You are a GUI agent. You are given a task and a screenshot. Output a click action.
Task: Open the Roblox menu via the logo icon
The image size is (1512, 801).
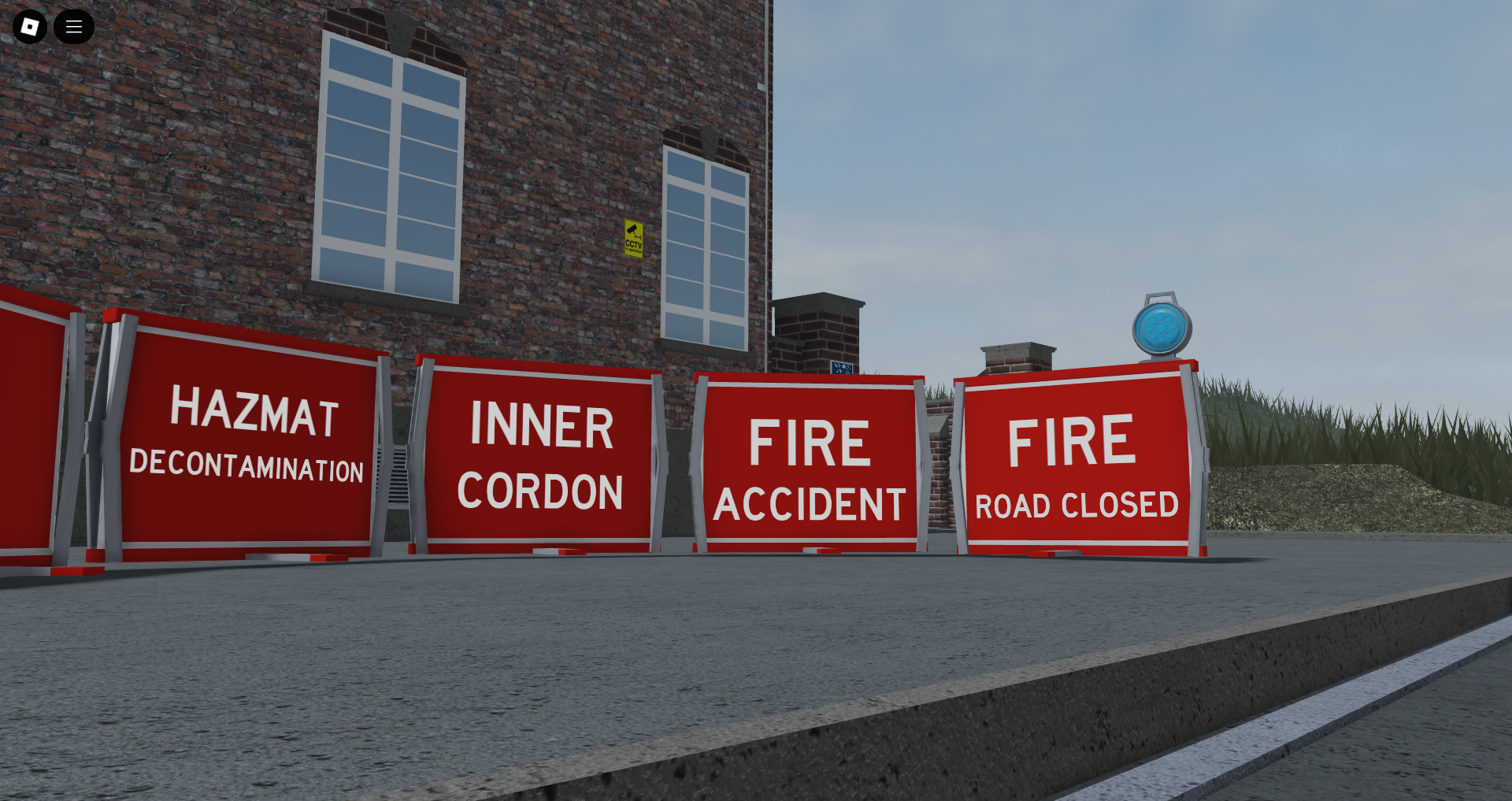point(29,26)
